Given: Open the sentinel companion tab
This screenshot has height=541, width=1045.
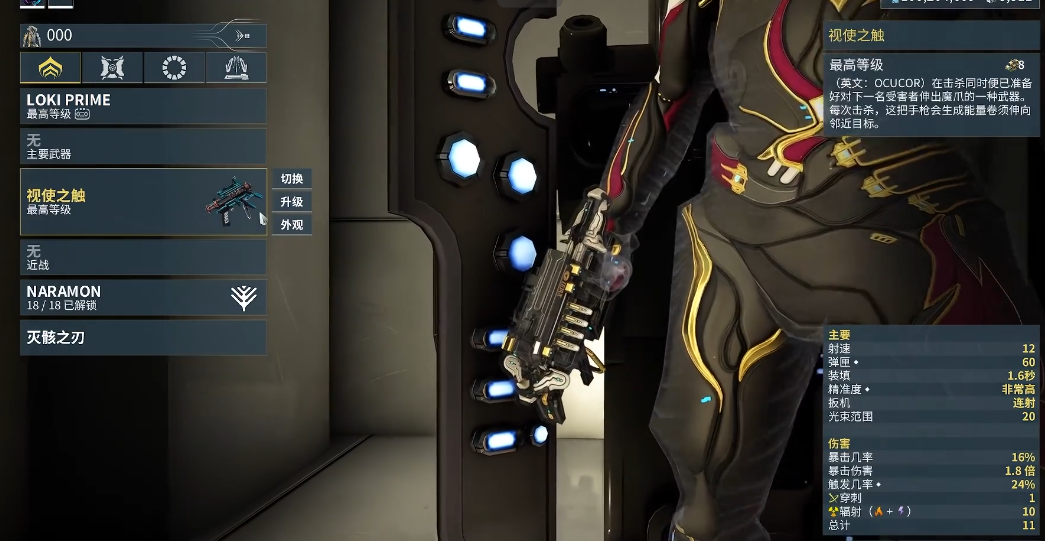Looking at the screenshot, I should point(112,68).
